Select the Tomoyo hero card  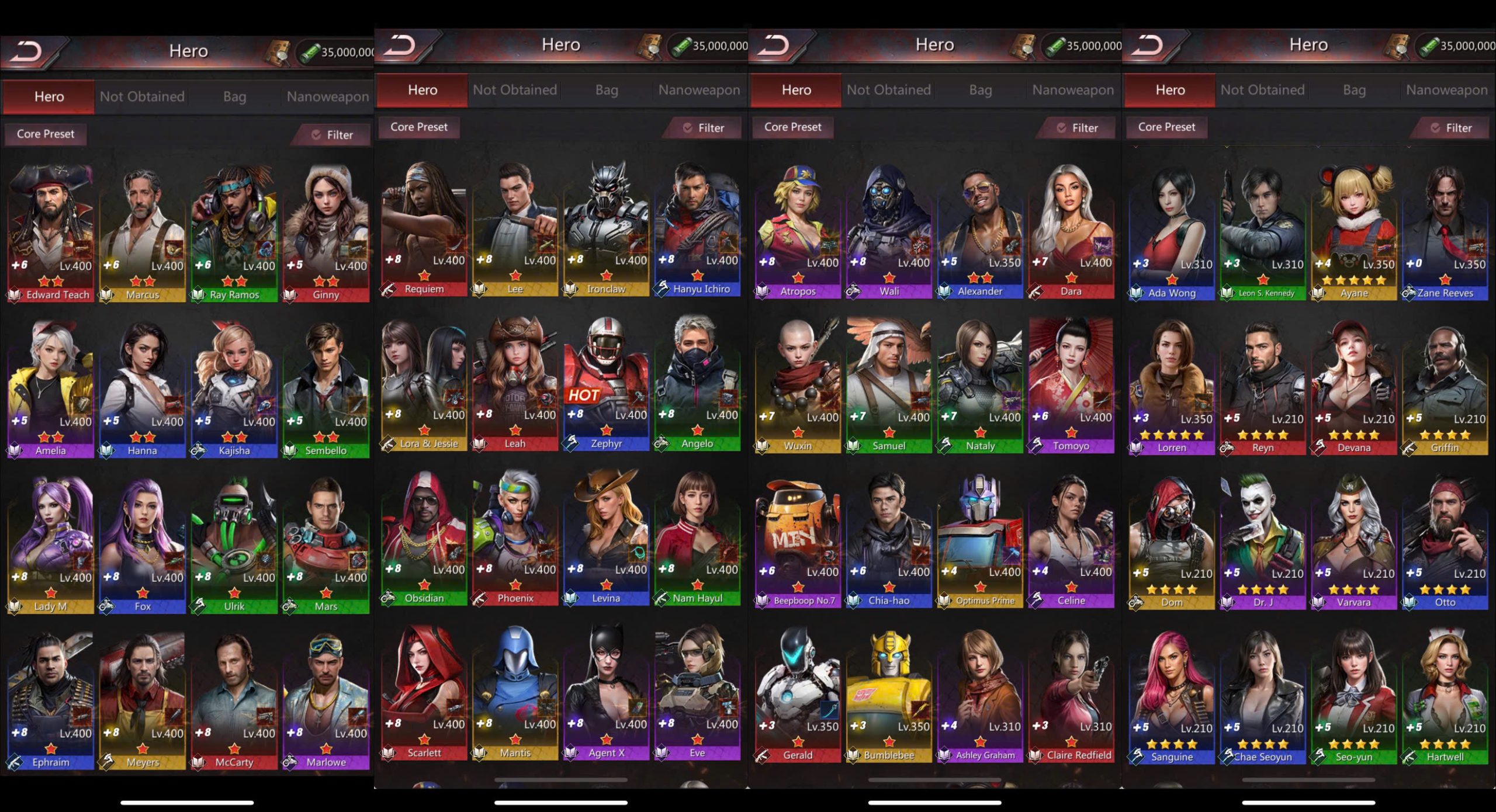pyautogui.click(x=1071, y=386)
